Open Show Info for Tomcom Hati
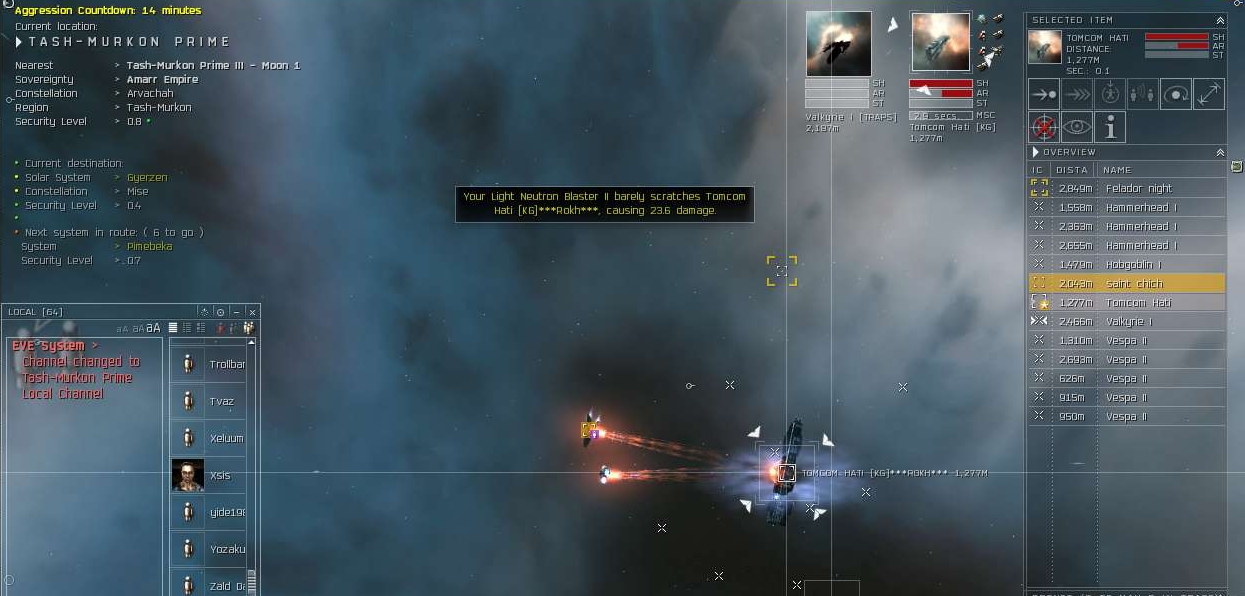Screen dimensions: 1245x596 tap(1110, 127)
